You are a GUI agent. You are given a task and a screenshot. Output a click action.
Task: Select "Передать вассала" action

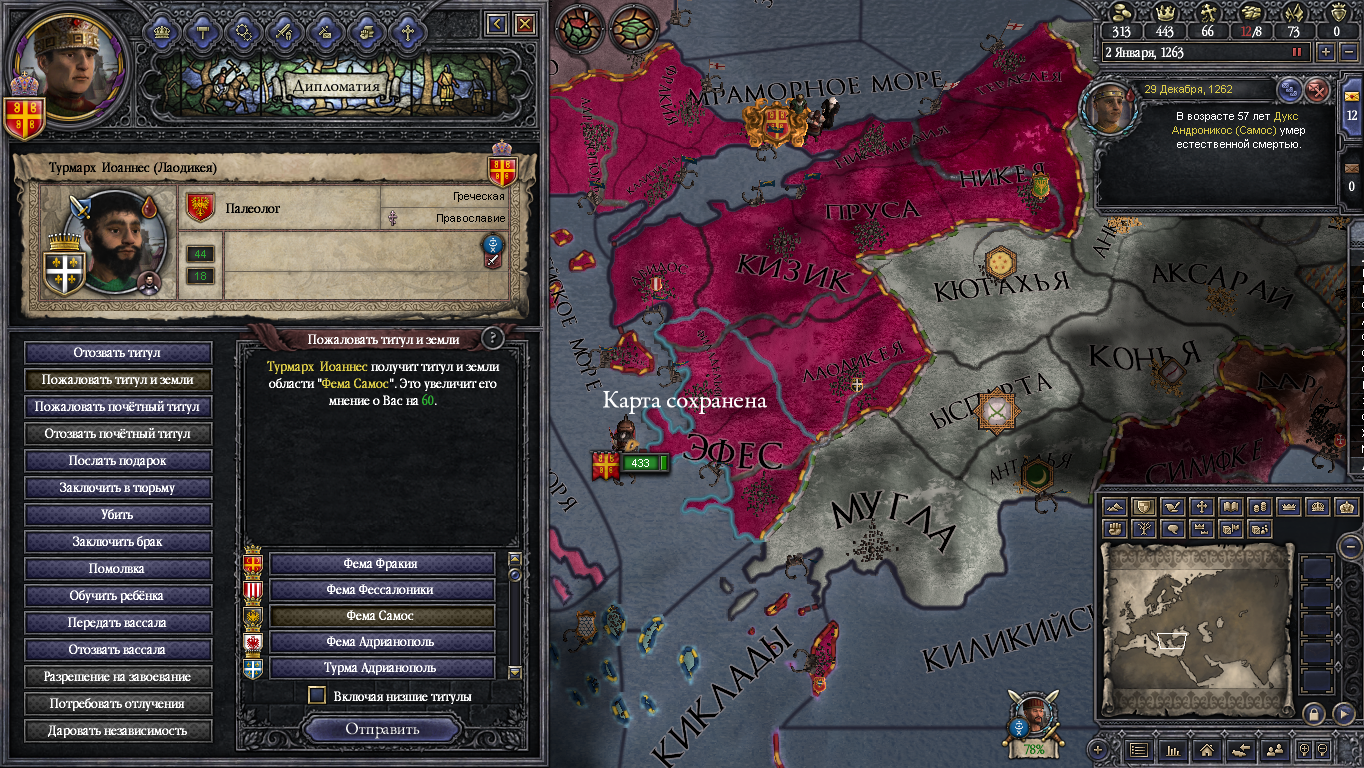pos(118,623)
